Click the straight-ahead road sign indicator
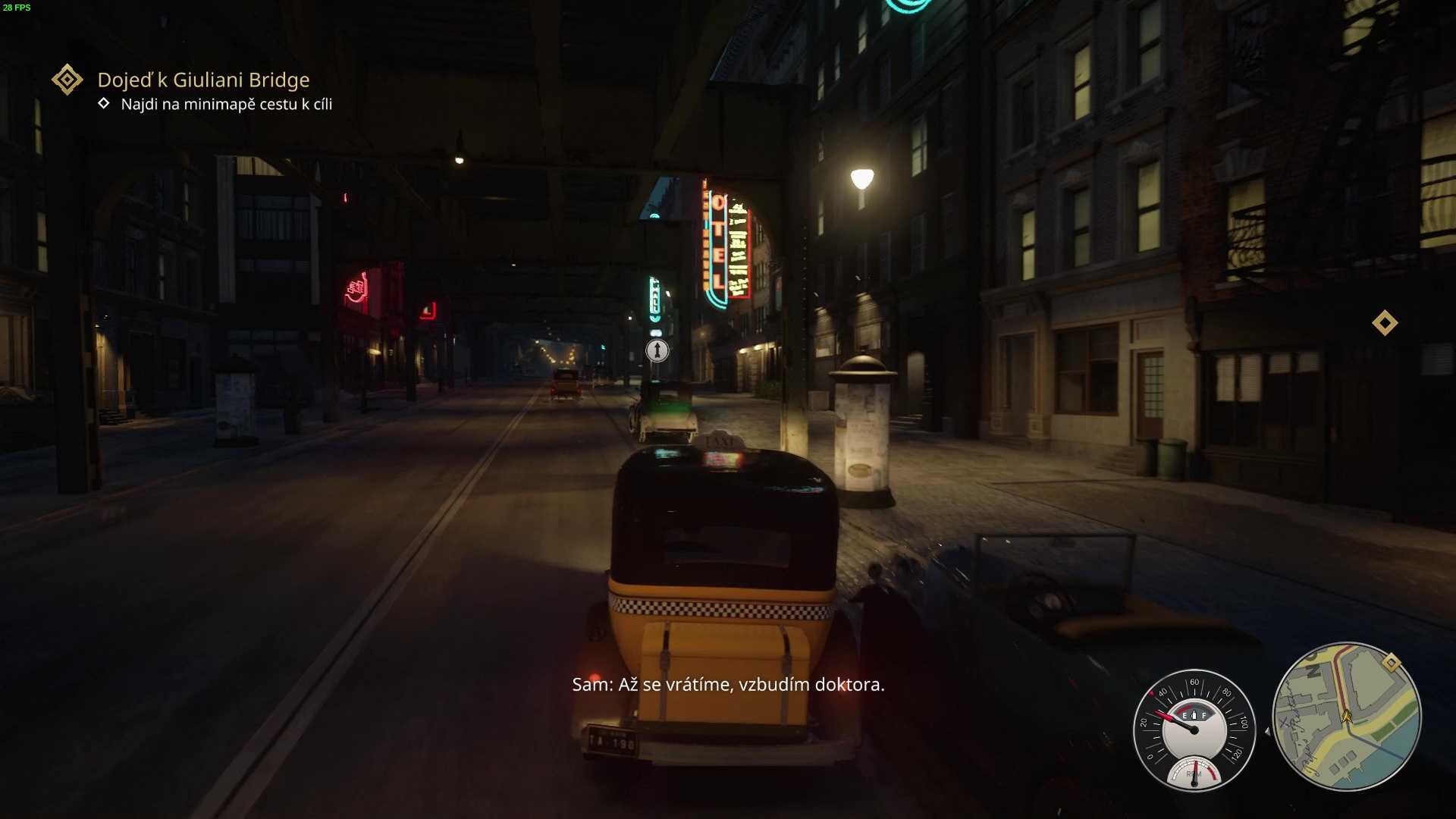 [657, 350]
